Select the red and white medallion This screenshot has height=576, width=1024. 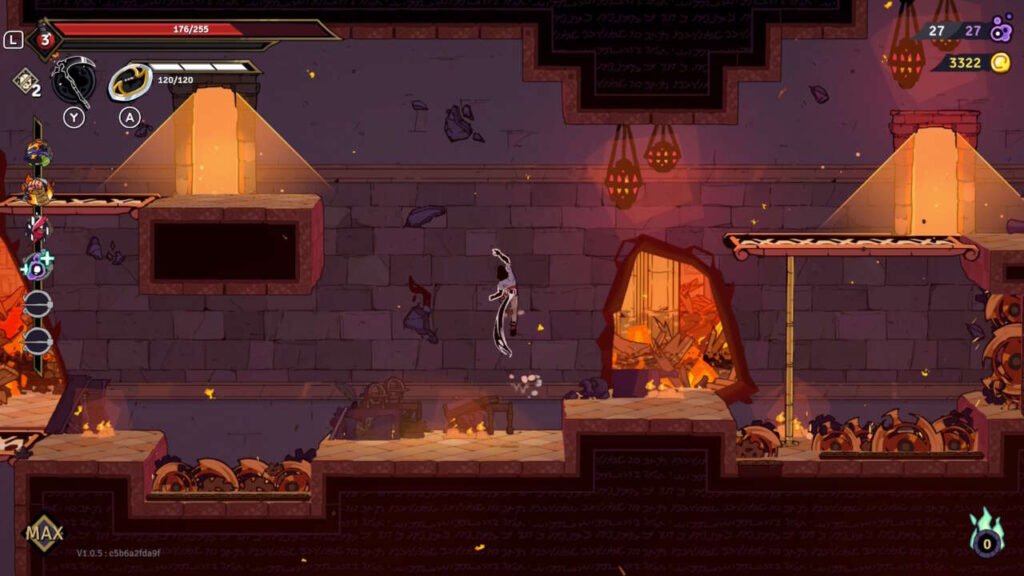[x=38, y=227]
